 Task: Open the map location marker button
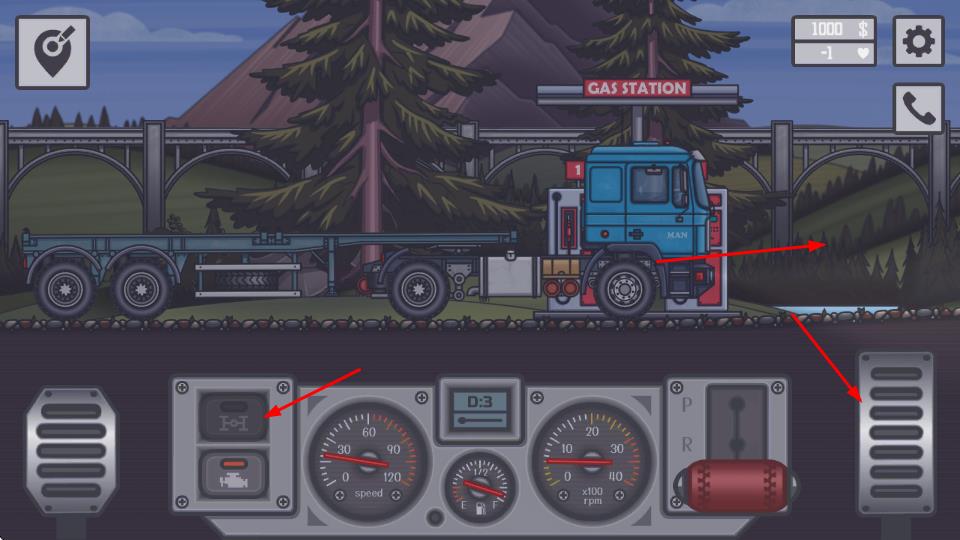pyautogui.click(x=52, y=52)
